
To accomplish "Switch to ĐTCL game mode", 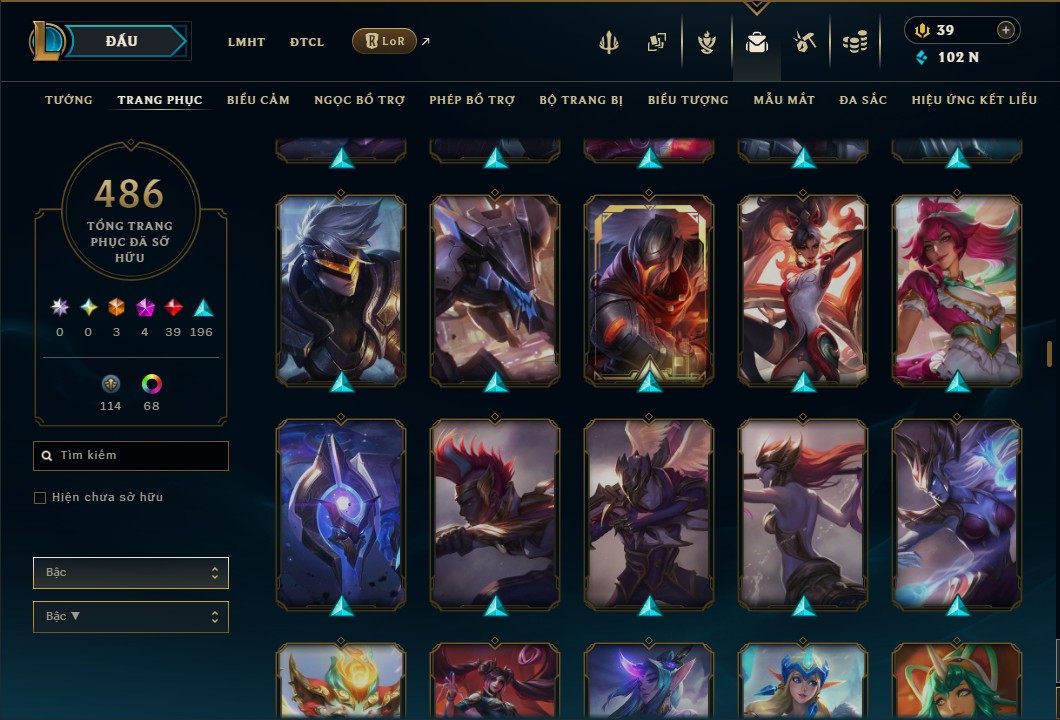I will 307,42.
